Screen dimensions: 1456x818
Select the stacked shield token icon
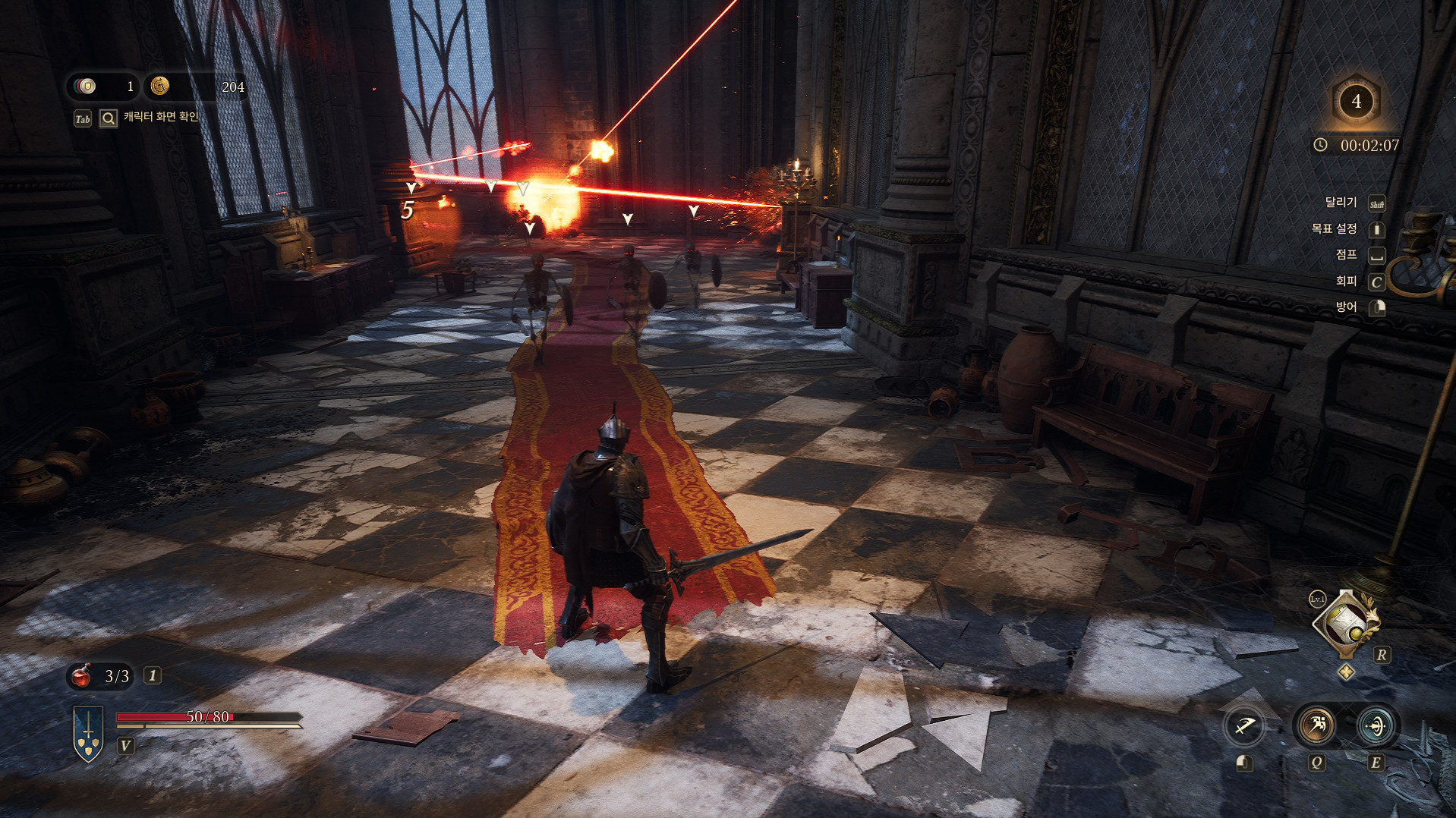click(x=86, y=87)
